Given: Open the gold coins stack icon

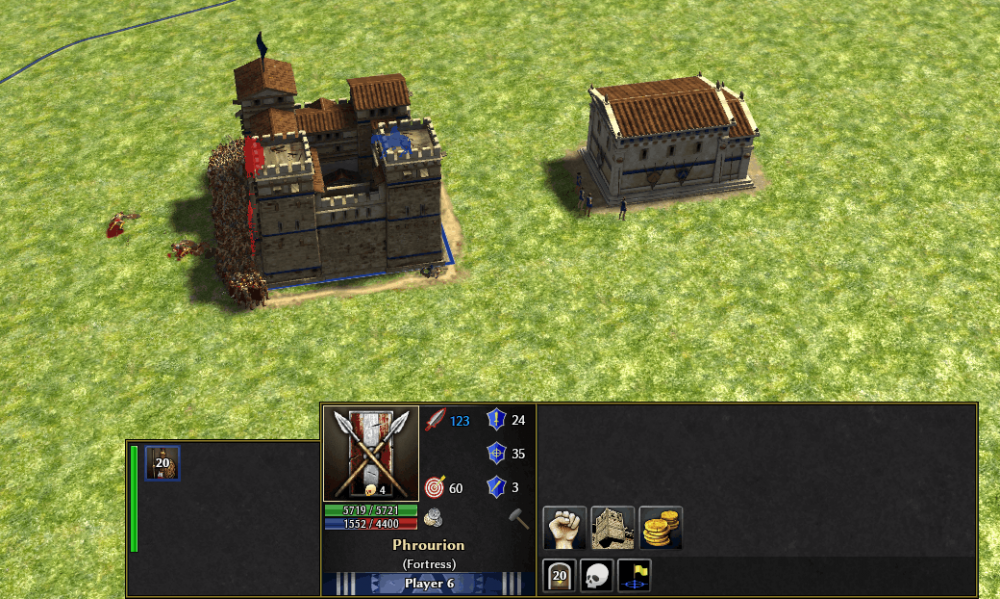Looking at the screenshot, I should point(661,527).
